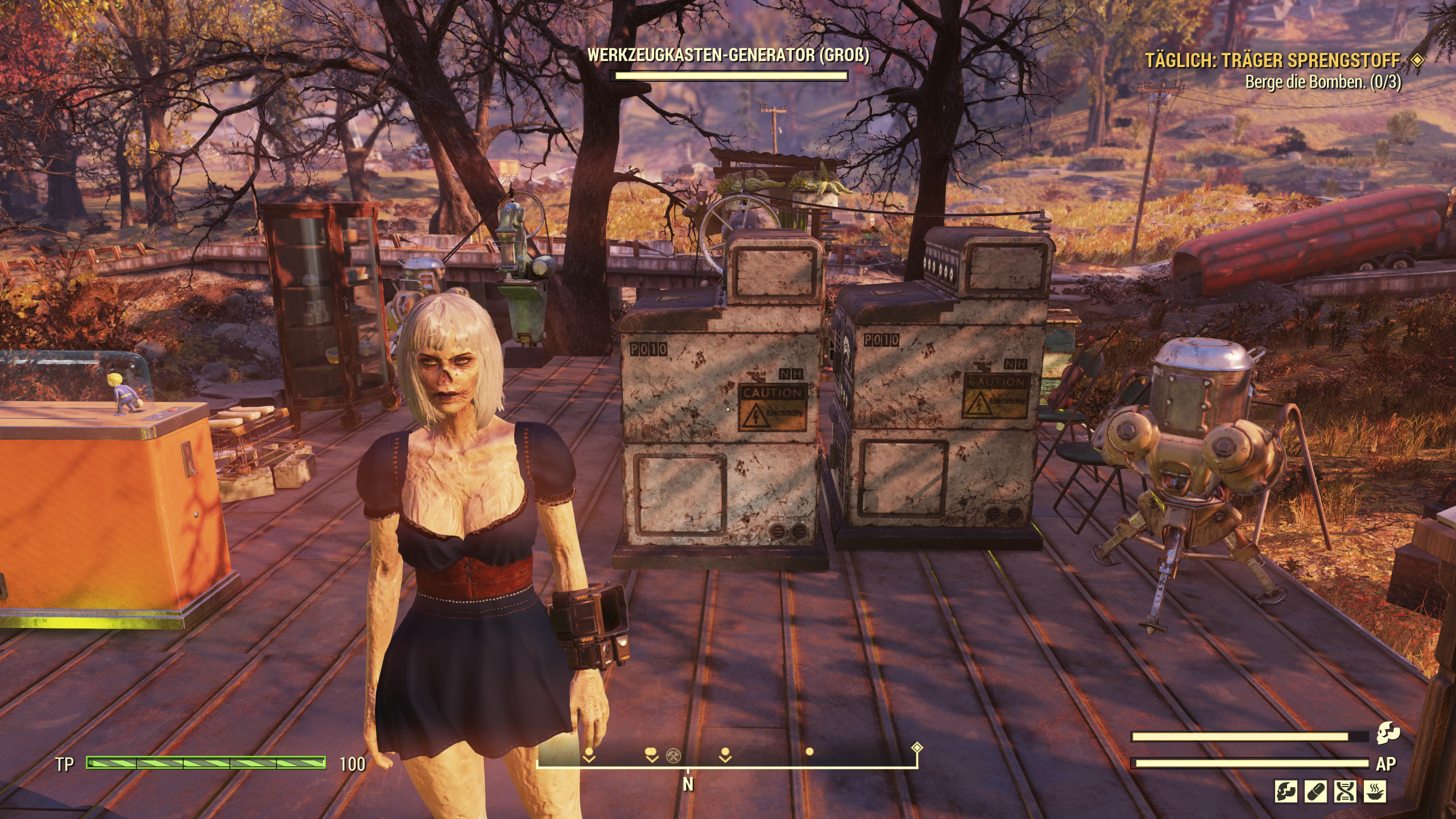Select the skull status effect icon box
Viewport: 1456px width, 819px height.
(x=1286, y=791)
